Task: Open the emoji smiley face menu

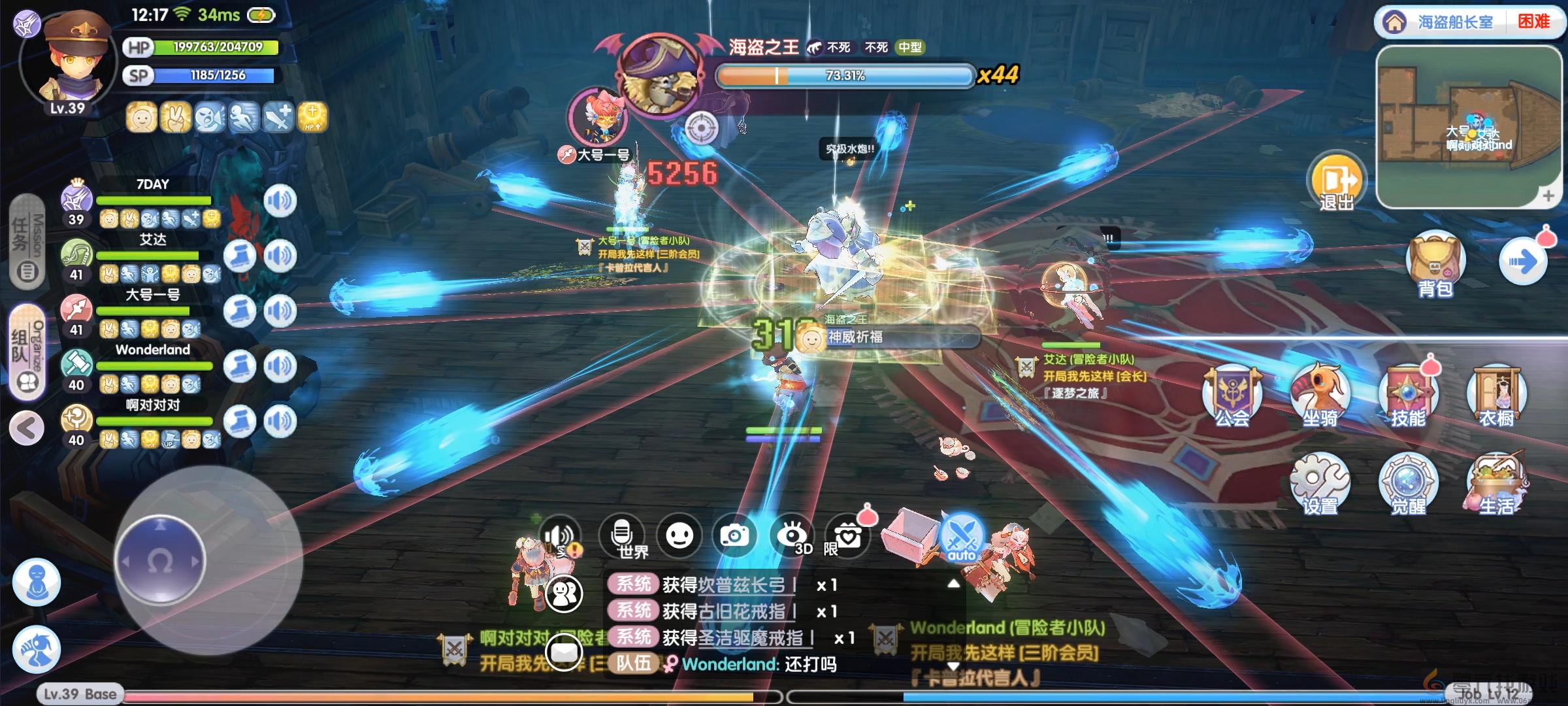Action: click(x=679, y=536)
